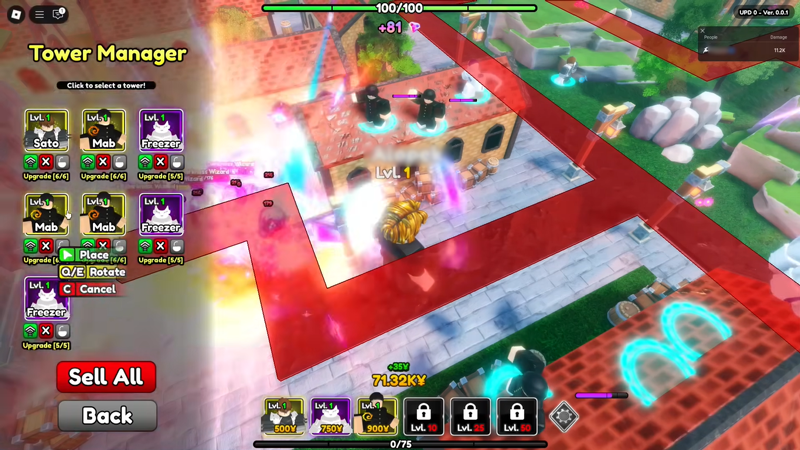800x450 pixels.
Task: Choose the 900¥ Mab hotbar slot
Action: pos(376,416)
